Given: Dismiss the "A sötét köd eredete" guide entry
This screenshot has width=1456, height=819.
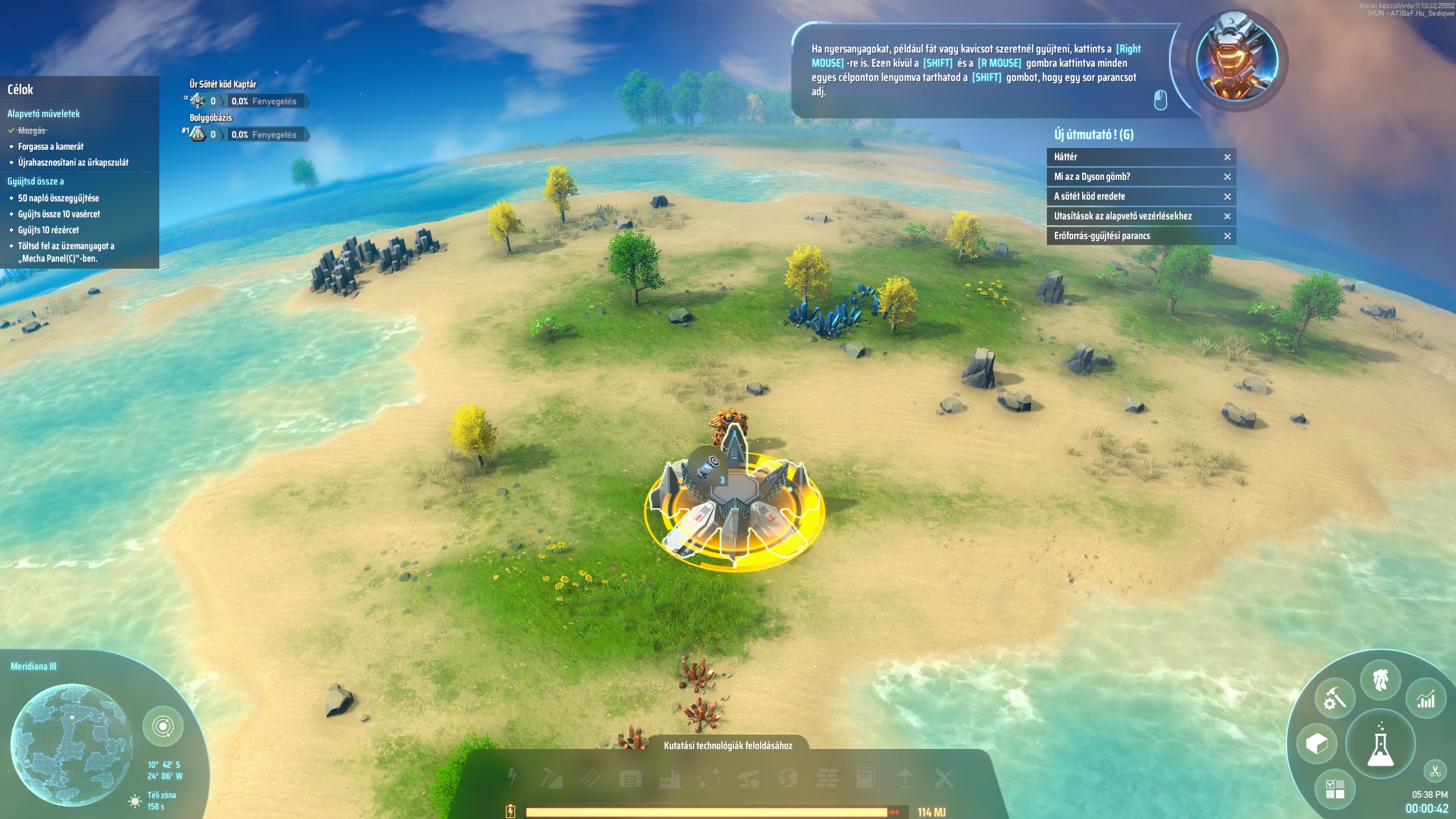Looking at the screenshot, I should click(1227, 197).
